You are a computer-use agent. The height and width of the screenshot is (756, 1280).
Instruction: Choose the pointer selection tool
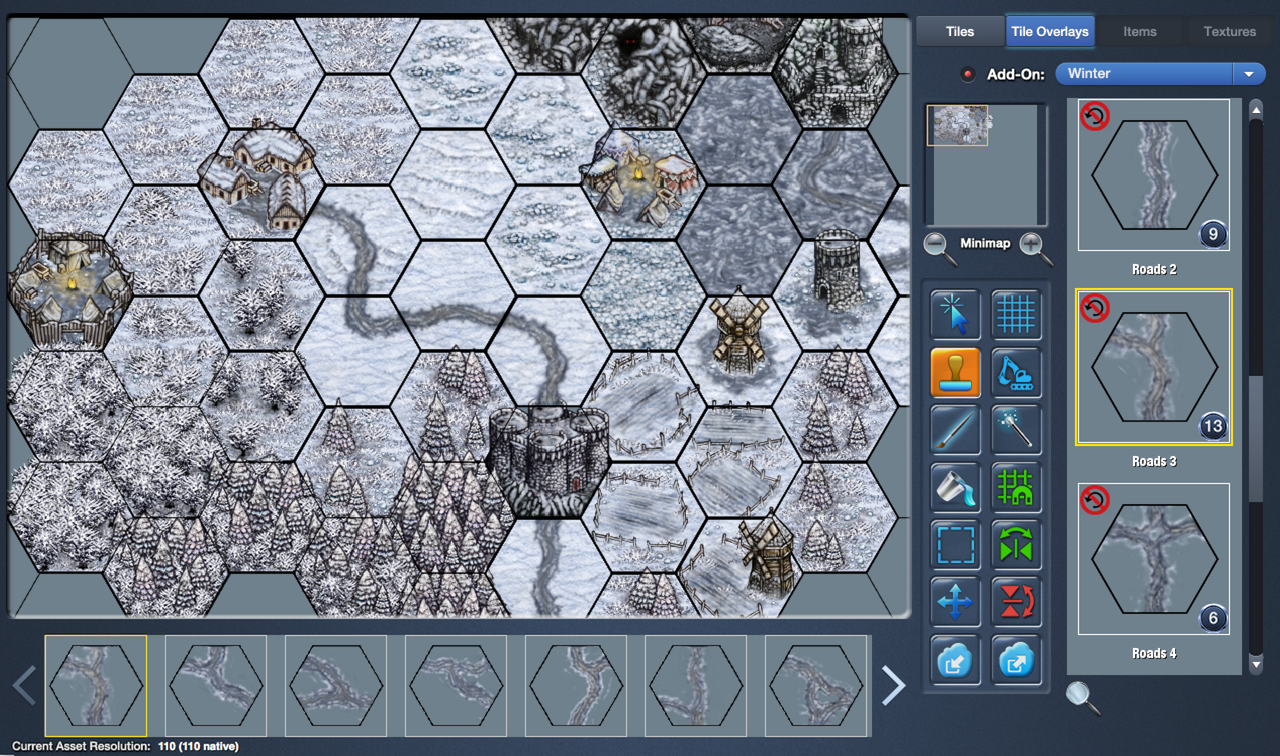click(x=955, y=315)
